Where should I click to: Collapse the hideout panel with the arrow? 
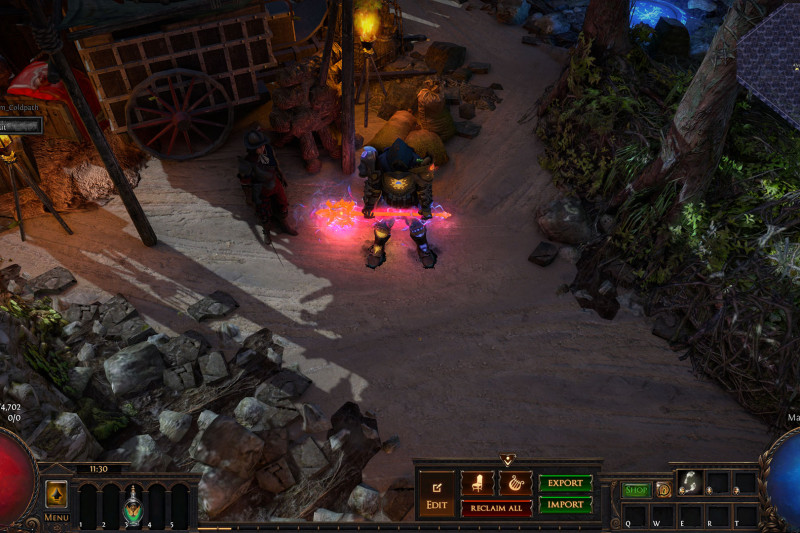coord(507,460)
